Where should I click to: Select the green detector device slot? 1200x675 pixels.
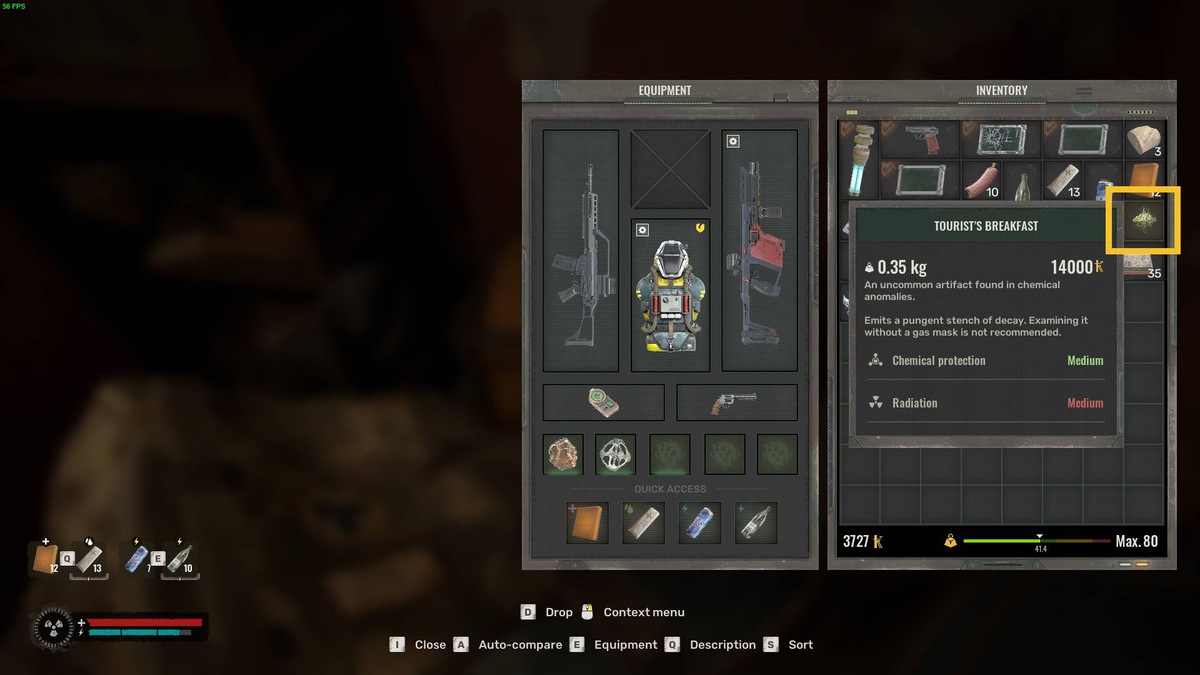[603, 402]
